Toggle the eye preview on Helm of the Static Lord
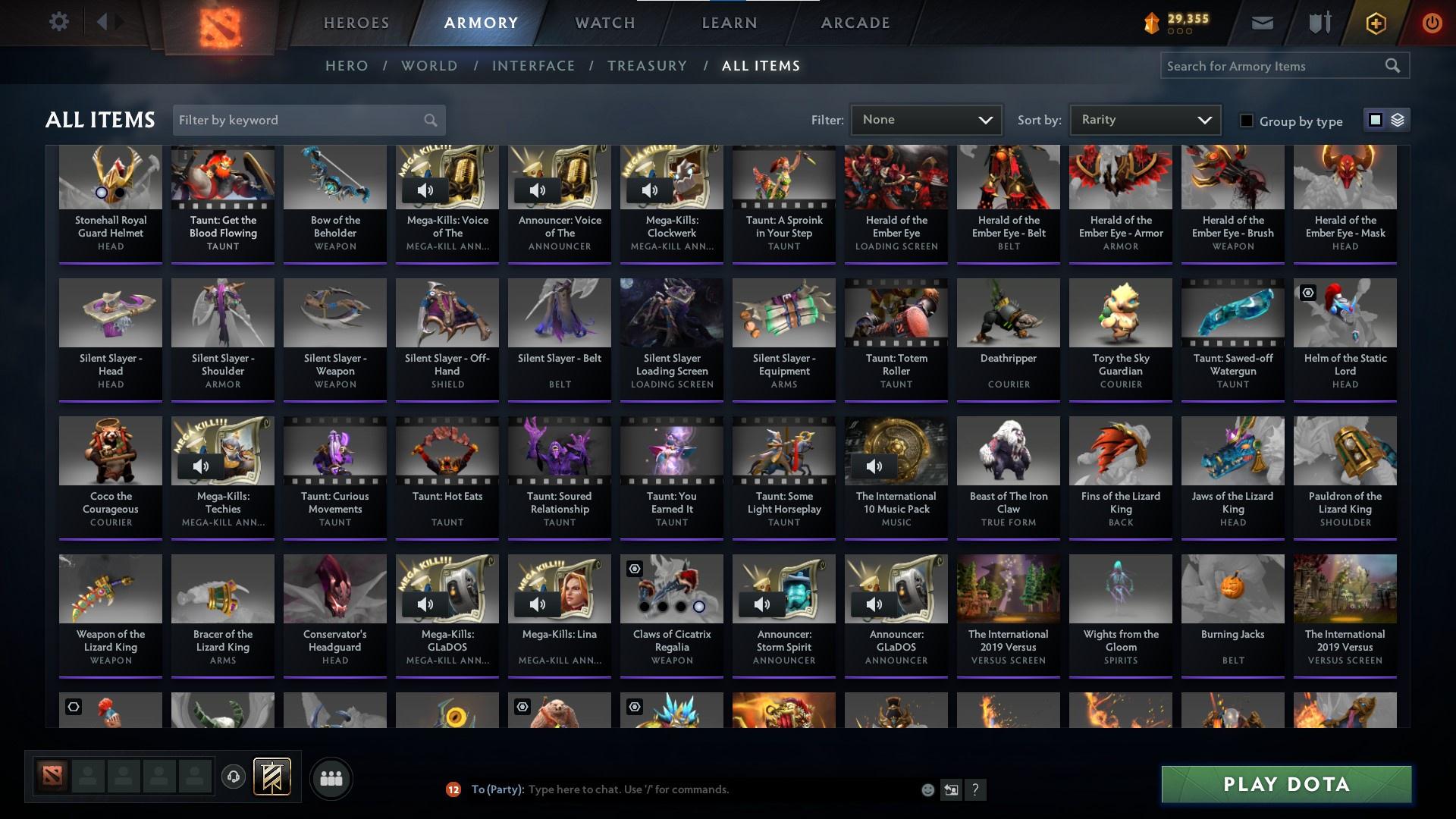Image resolution: width=1456 pixels, height=819 pixels. [1307, 294]
